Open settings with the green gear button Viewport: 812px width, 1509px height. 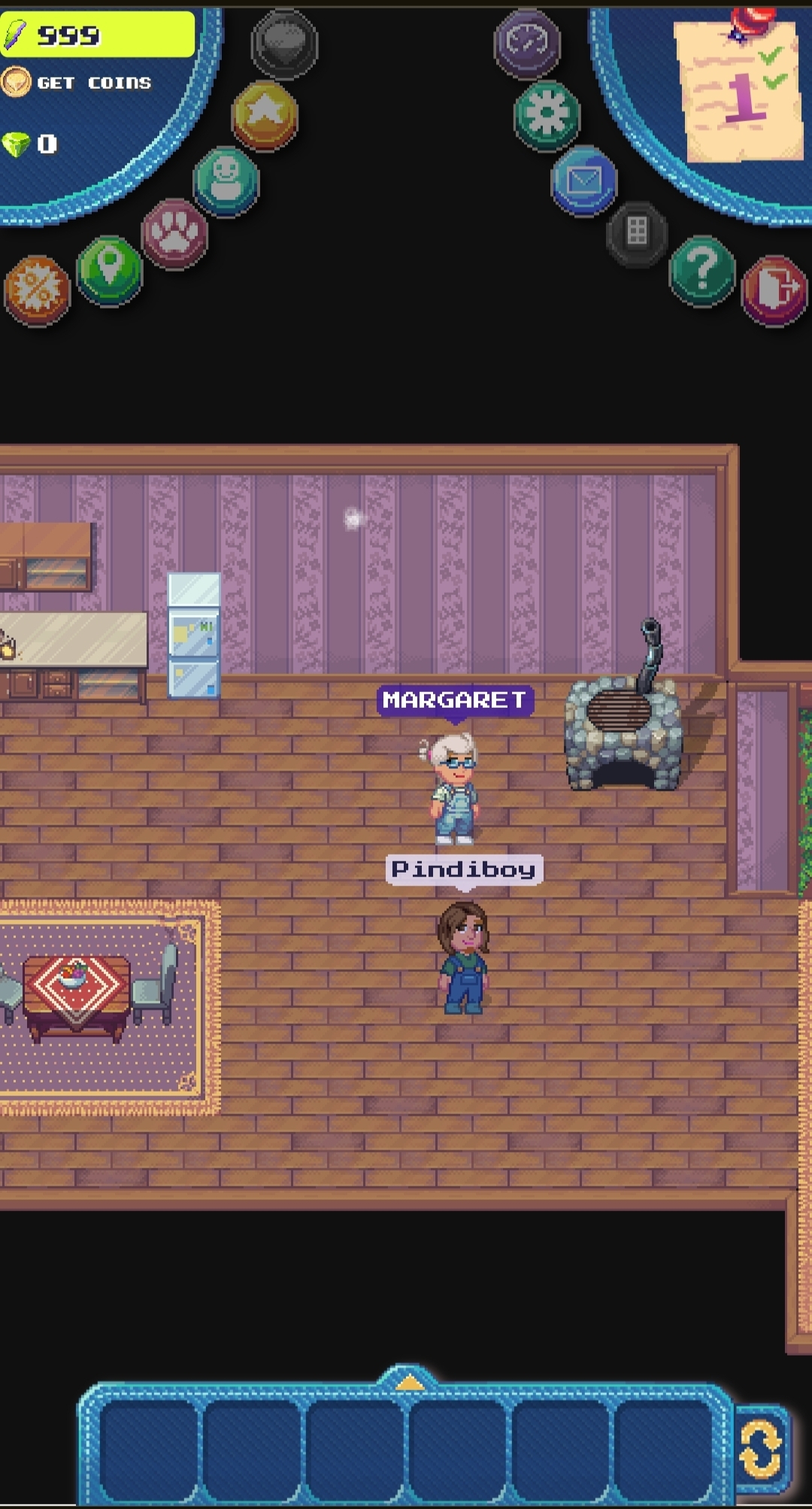click(547, 115)
